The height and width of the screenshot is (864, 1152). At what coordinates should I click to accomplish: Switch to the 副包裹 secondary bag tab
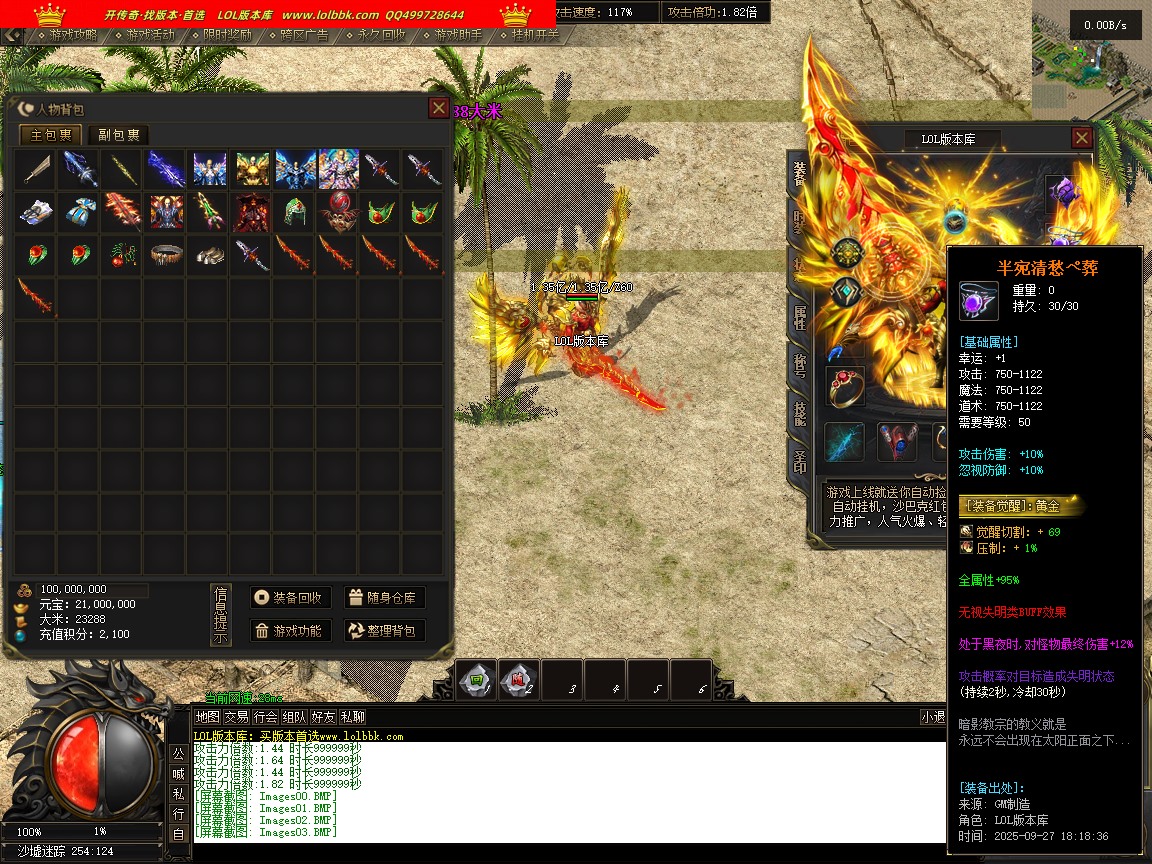pos(118,135)
